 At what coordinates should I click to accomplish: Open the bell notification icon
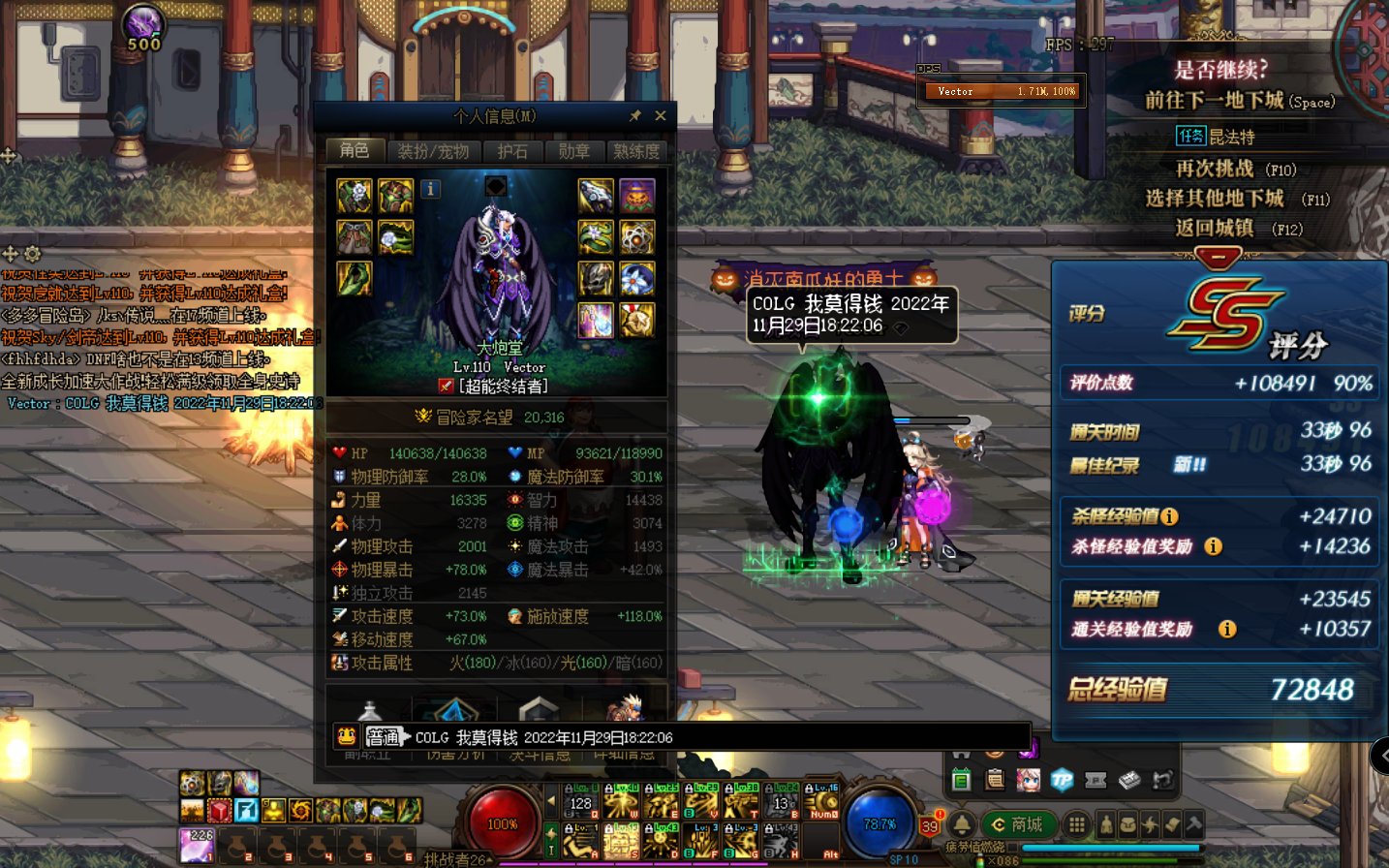pos(962,824)
